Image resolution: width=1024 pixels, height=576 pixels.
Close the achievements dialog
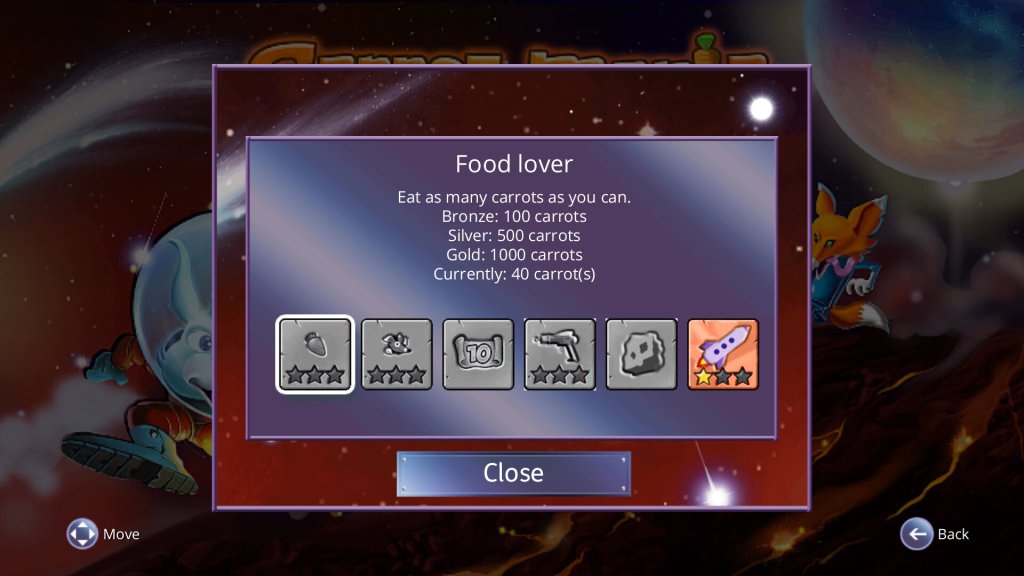click(x=513, y=473)
